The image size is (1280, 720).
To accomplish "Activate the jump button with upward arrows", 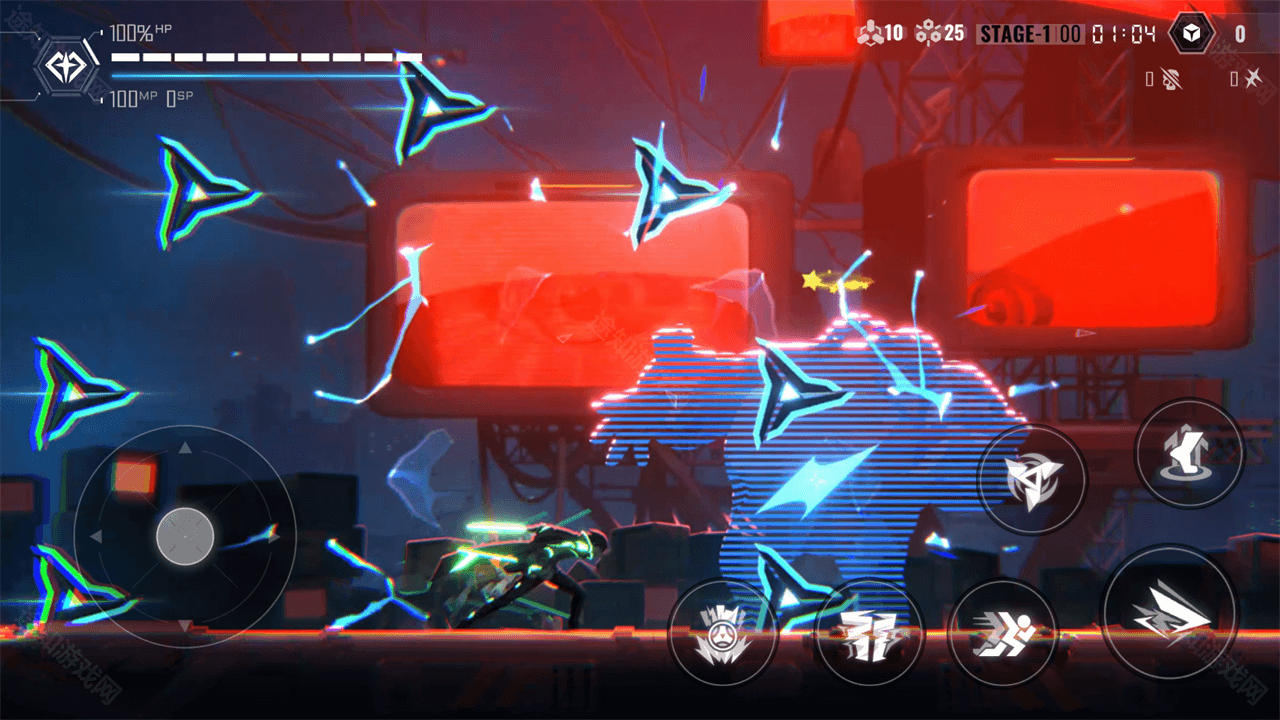I will (x=1189, y=452).
